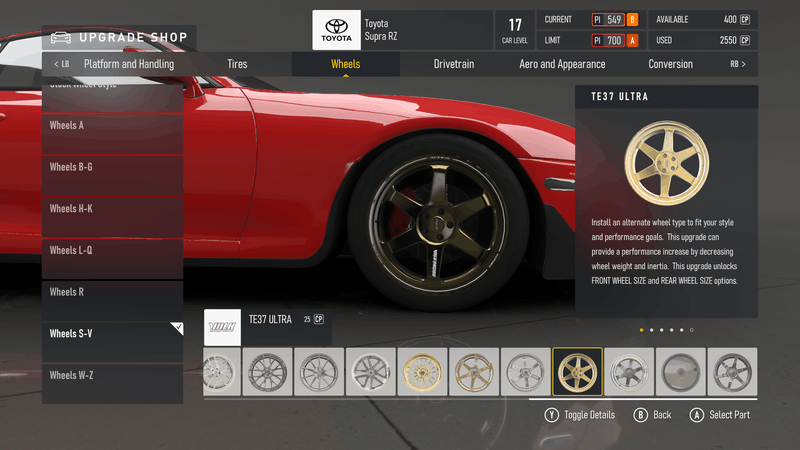Select the highlighted TE37 Ultra wheel thumbnail
The height and width of the screenshot is (450, 800).
pyautogui.click(x=577, y=372)
